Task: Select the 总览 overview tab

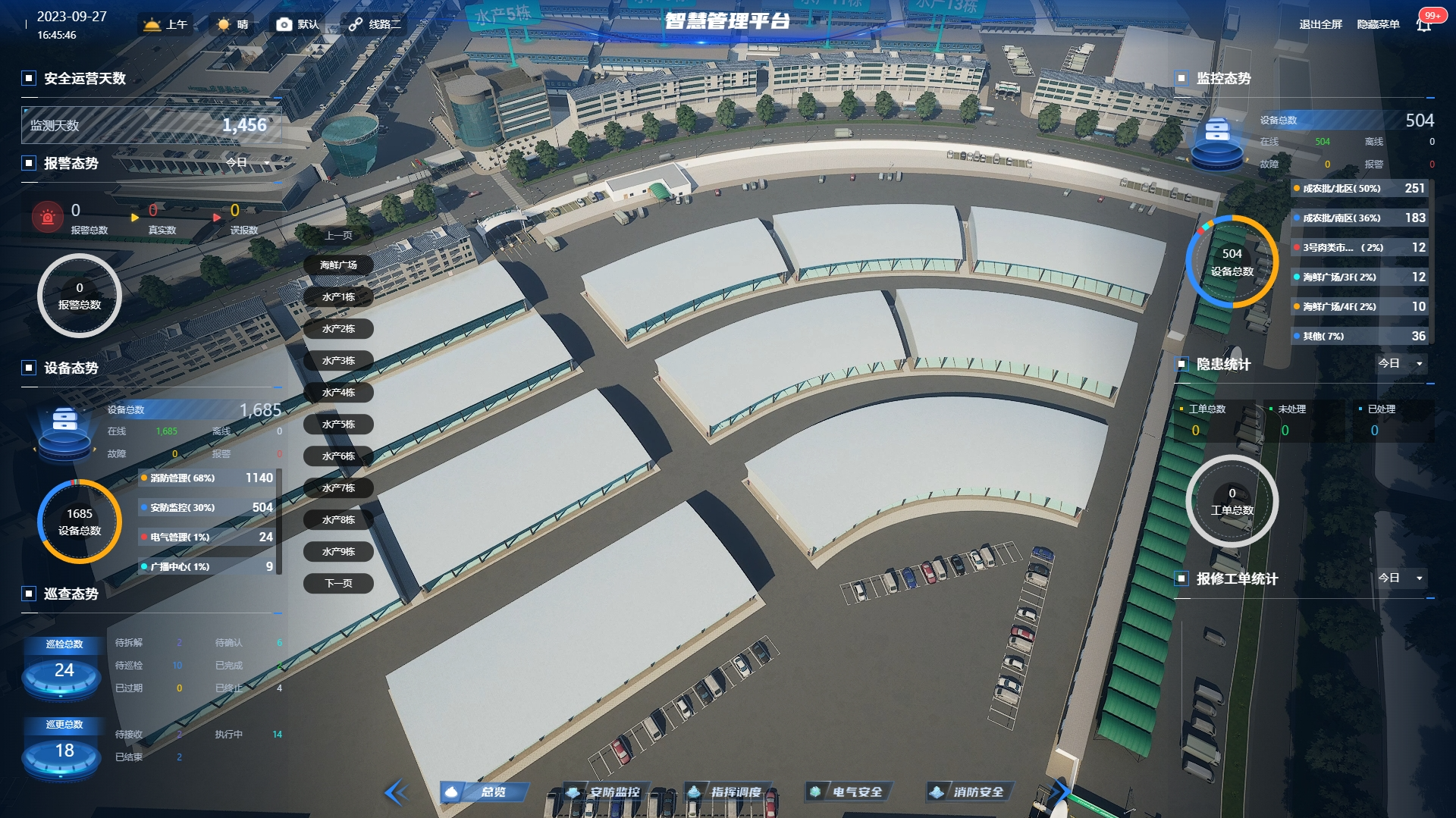Action: point(483,792)
